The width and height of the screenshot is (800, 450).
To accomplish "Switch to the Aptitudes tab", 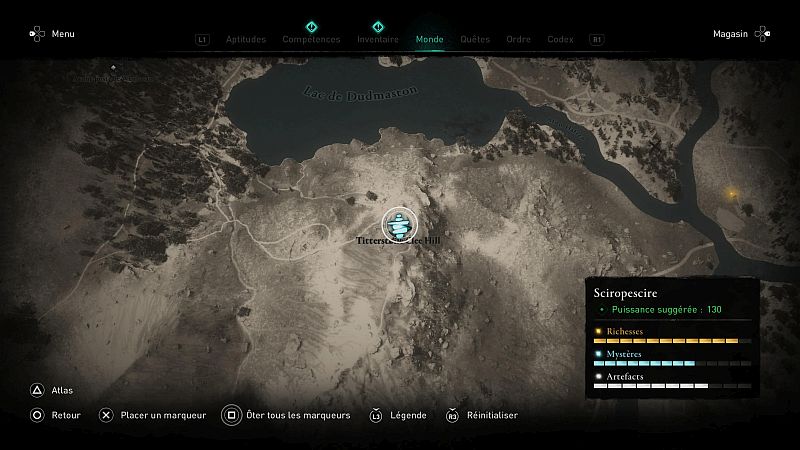I will (x=246, y=40).
